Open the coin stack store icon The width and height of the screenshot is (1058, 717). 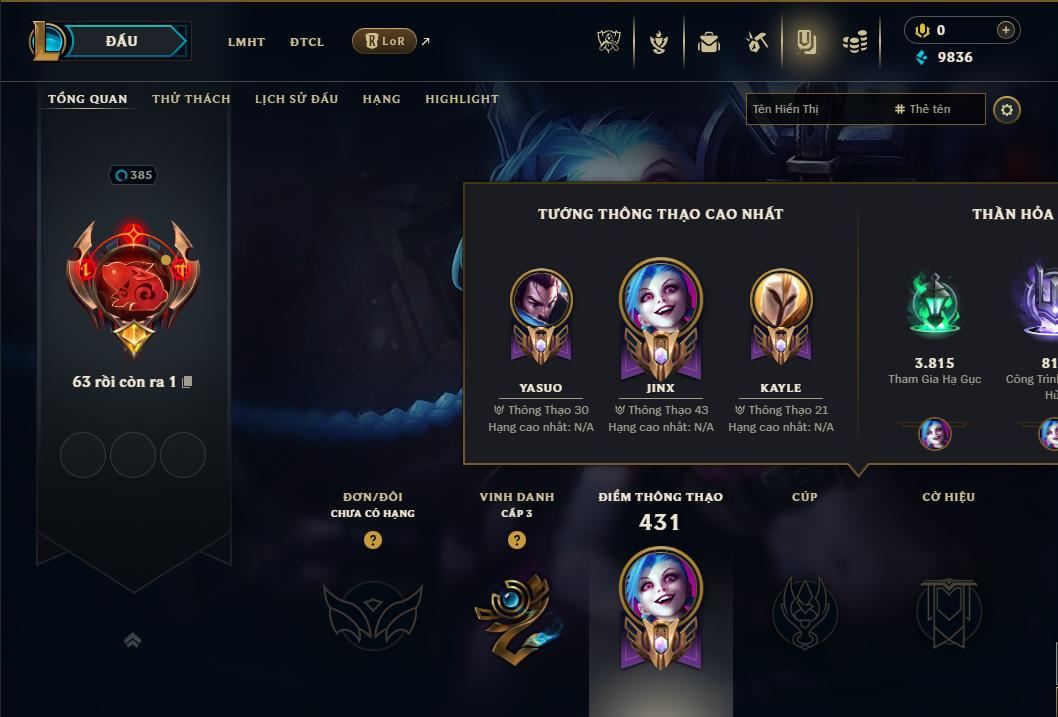[x=854, y=42]
